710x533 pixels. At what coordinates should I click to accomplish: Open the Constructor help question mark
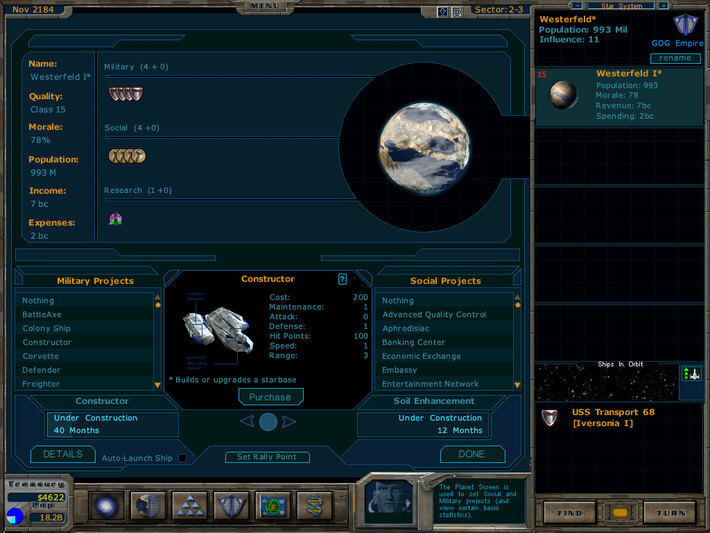pos(342,279)
